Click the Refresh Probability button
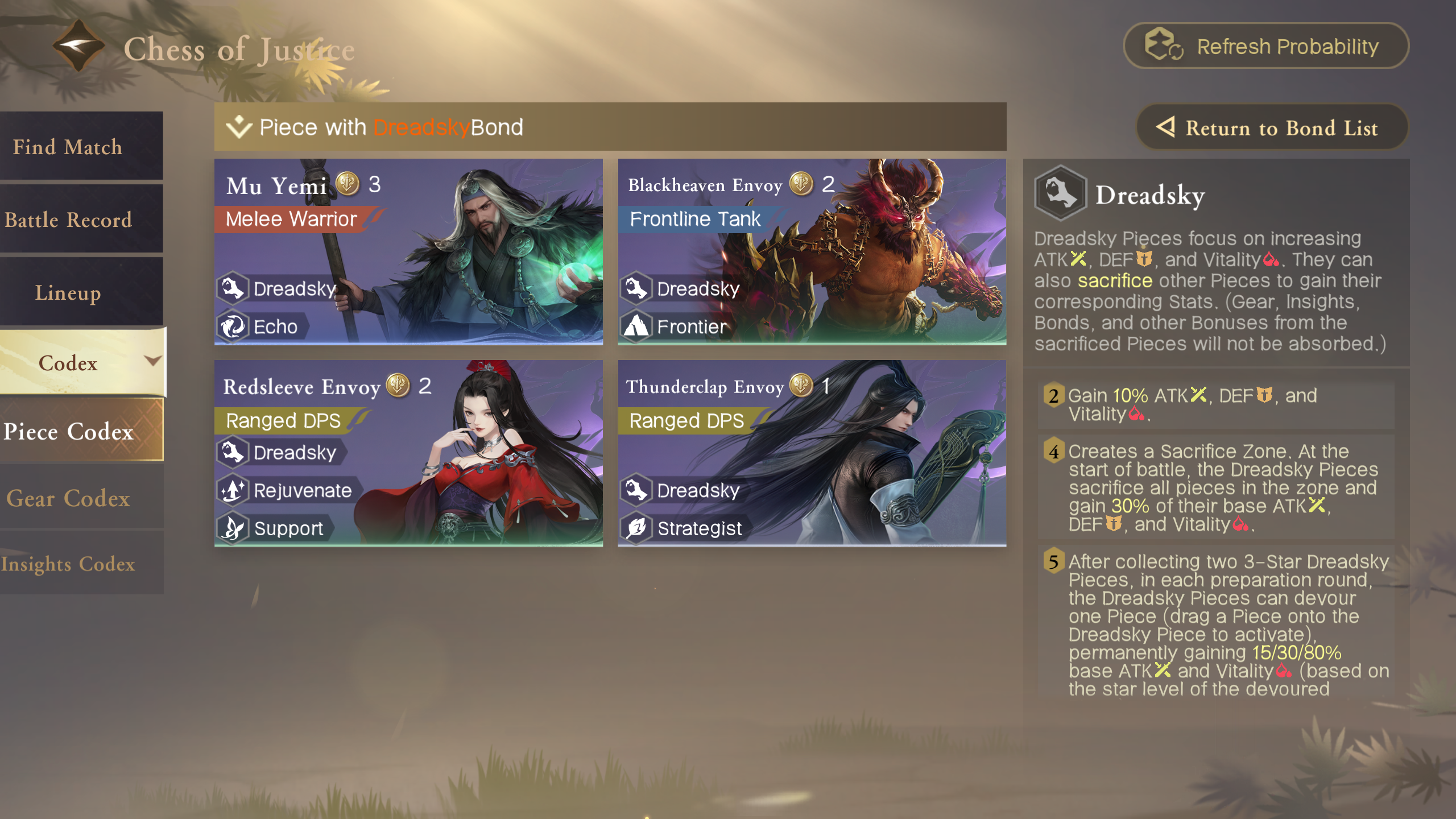Screen dimensions: 1456x819 (1266, 46)
